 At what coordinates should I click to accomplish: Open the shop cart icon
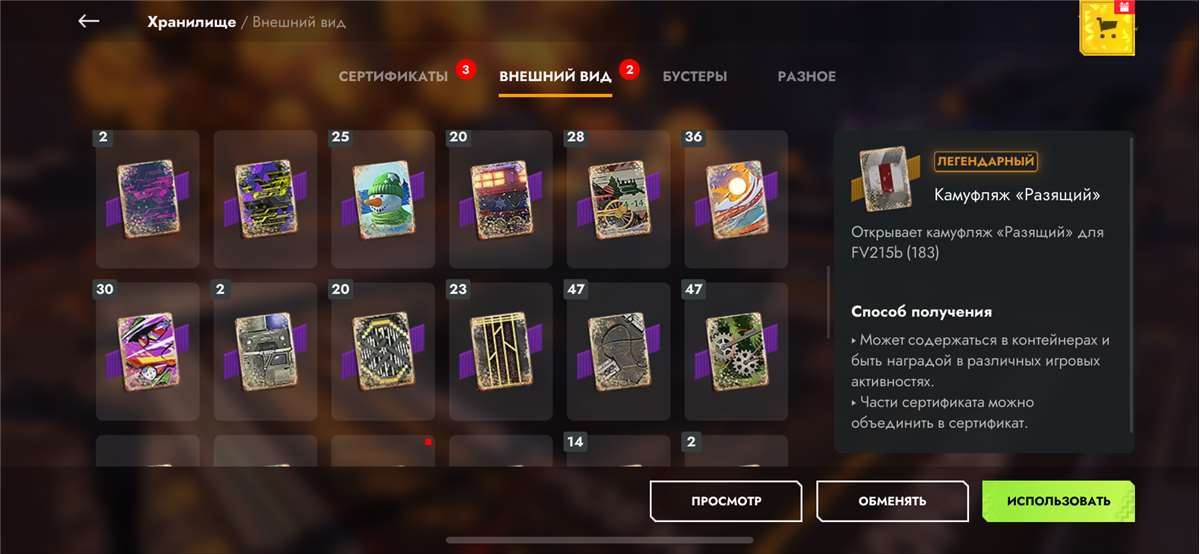click(x=1107, y=28)
